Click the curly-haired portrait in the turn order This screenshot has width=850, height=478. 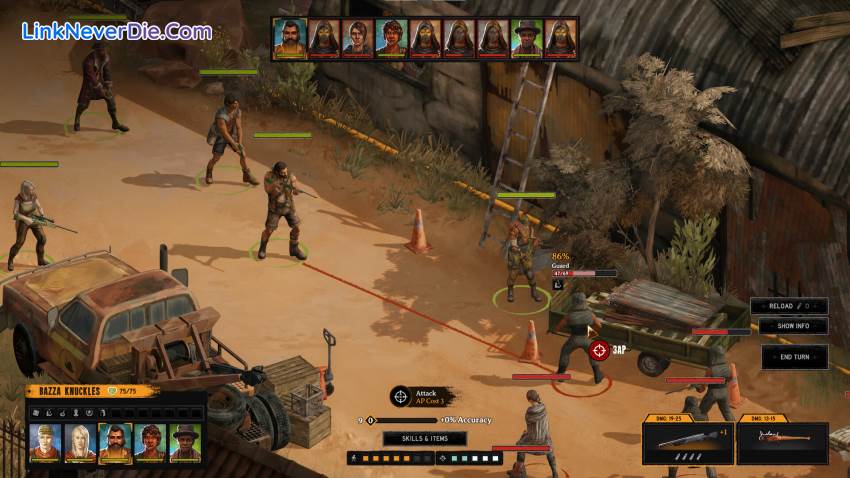(391, 39)
